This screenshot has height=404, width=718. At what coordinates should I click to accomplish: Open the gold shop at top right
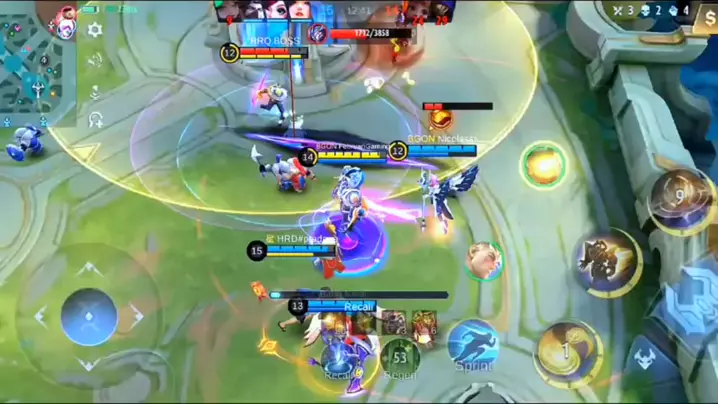coord(704,22)
